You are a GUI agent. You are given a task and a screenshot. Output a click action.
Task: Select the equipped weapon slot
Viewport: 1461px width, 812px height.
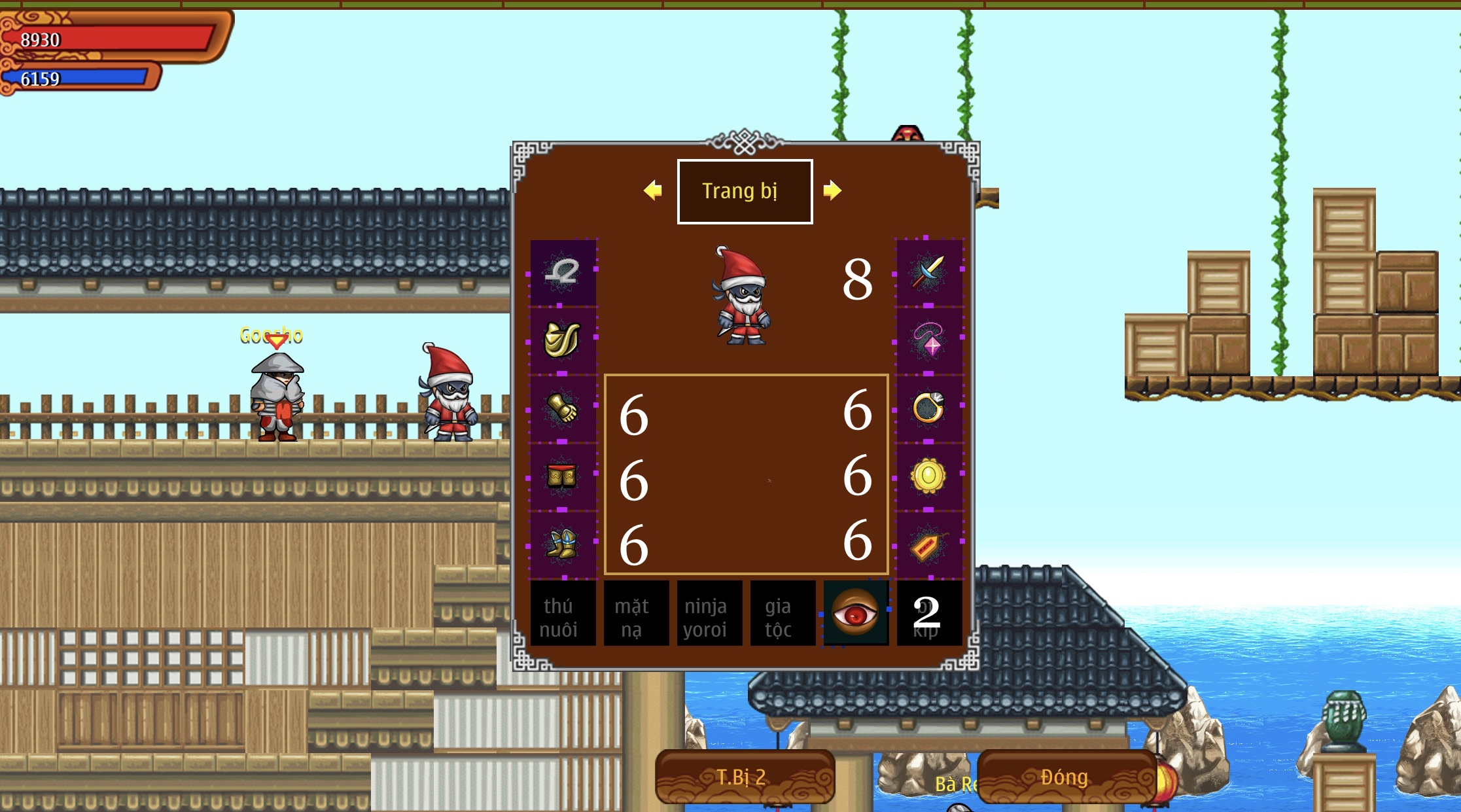pos(929,275)
